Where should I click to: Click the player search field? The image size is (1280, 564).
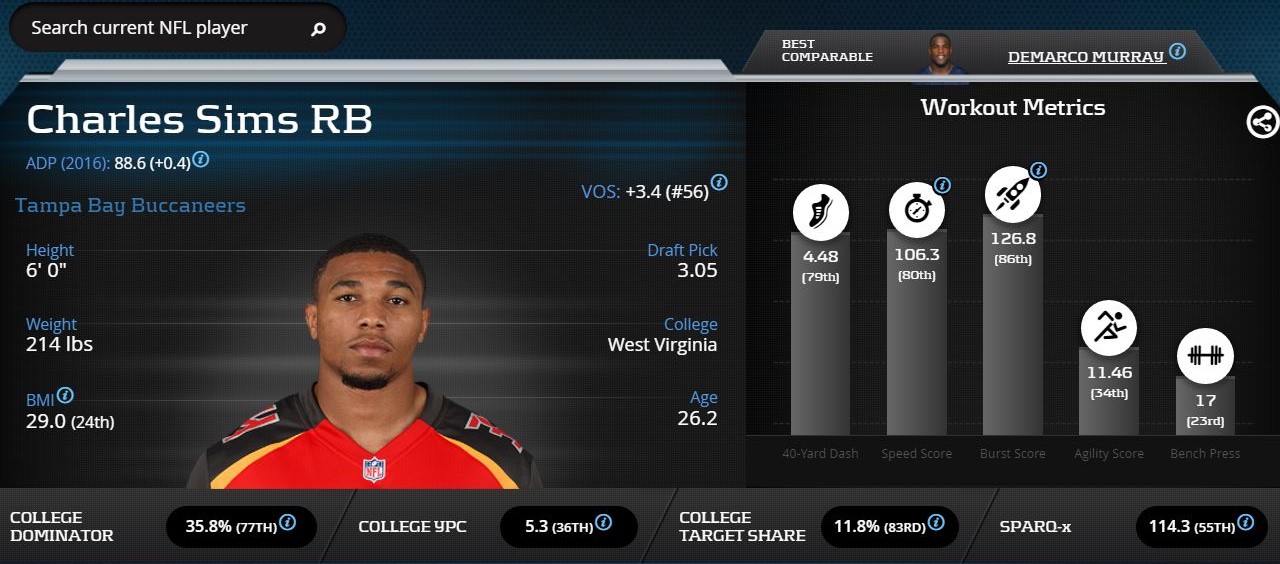click(160, 28)
